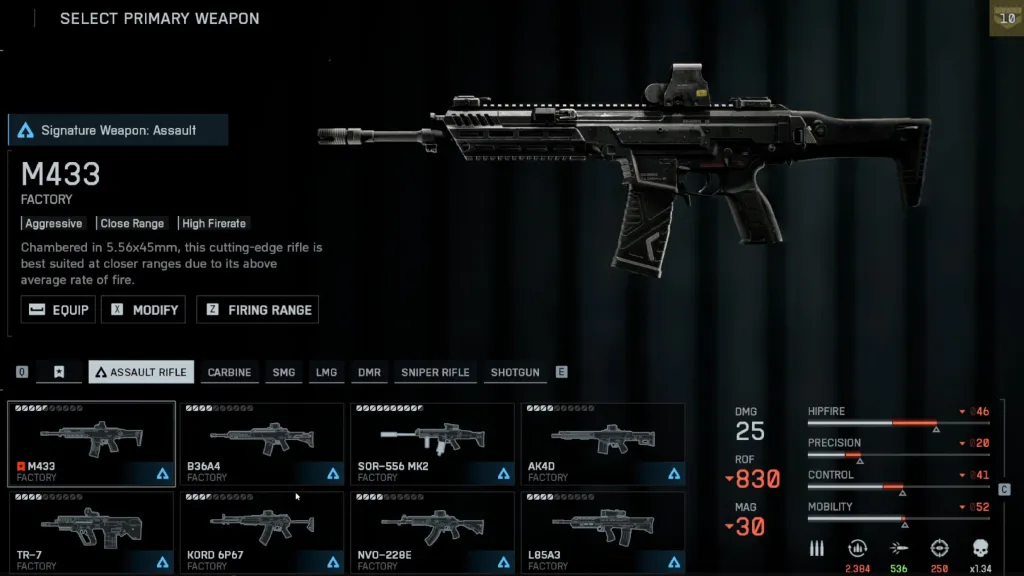1024x576 pixels.
Task: Choose the TR-7 weapon tile
Action: tap(91, 531)
